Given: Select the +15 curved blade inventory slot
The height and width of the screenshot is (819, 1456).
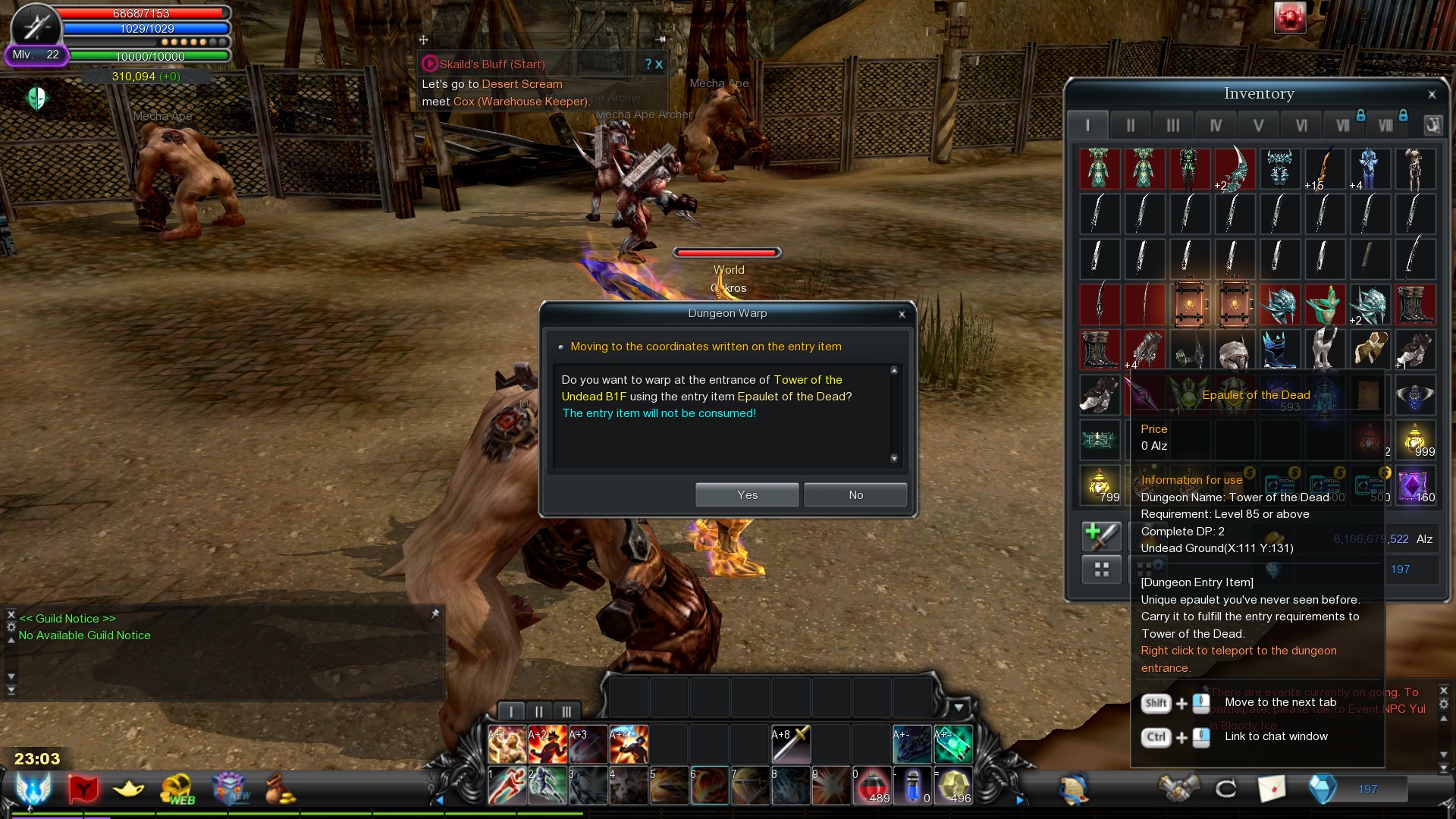Looking at the screenshot, I should tap(1325, 168).
